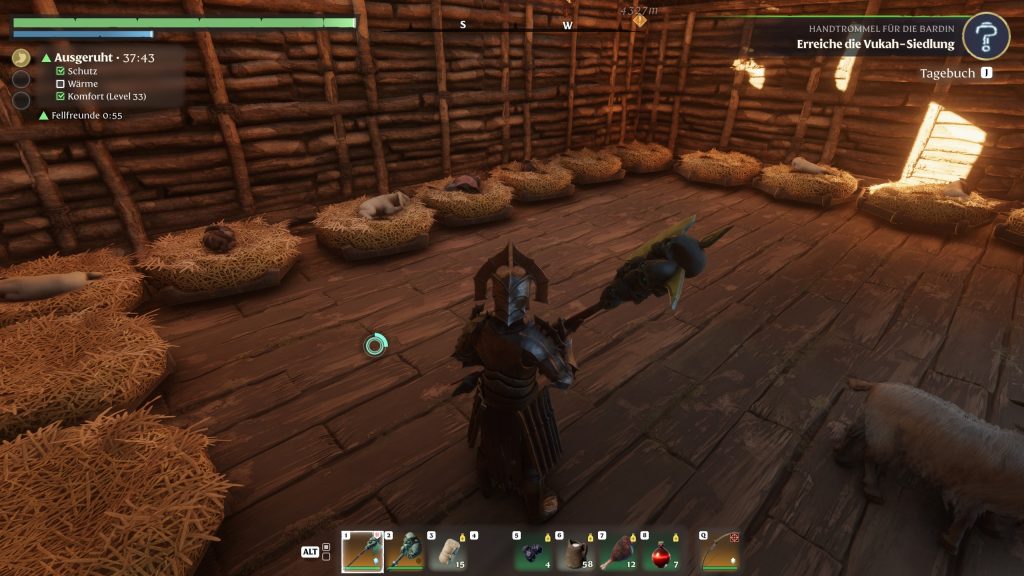Click the 'Erreiche die Vukah-Siedlung' quest tracker

point(875,44)
